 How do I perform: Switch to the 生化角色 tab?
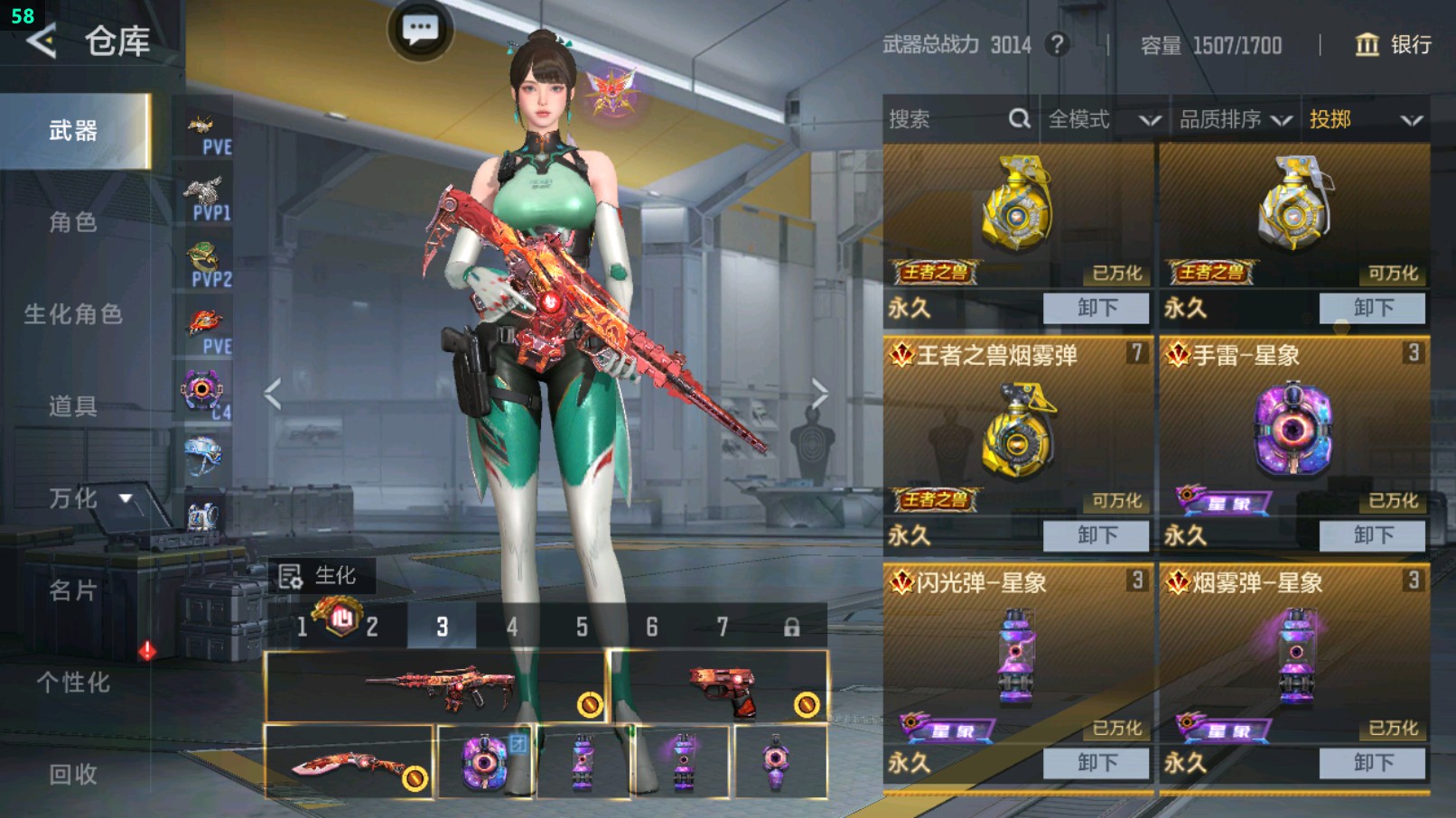click(x=73, y=314)
